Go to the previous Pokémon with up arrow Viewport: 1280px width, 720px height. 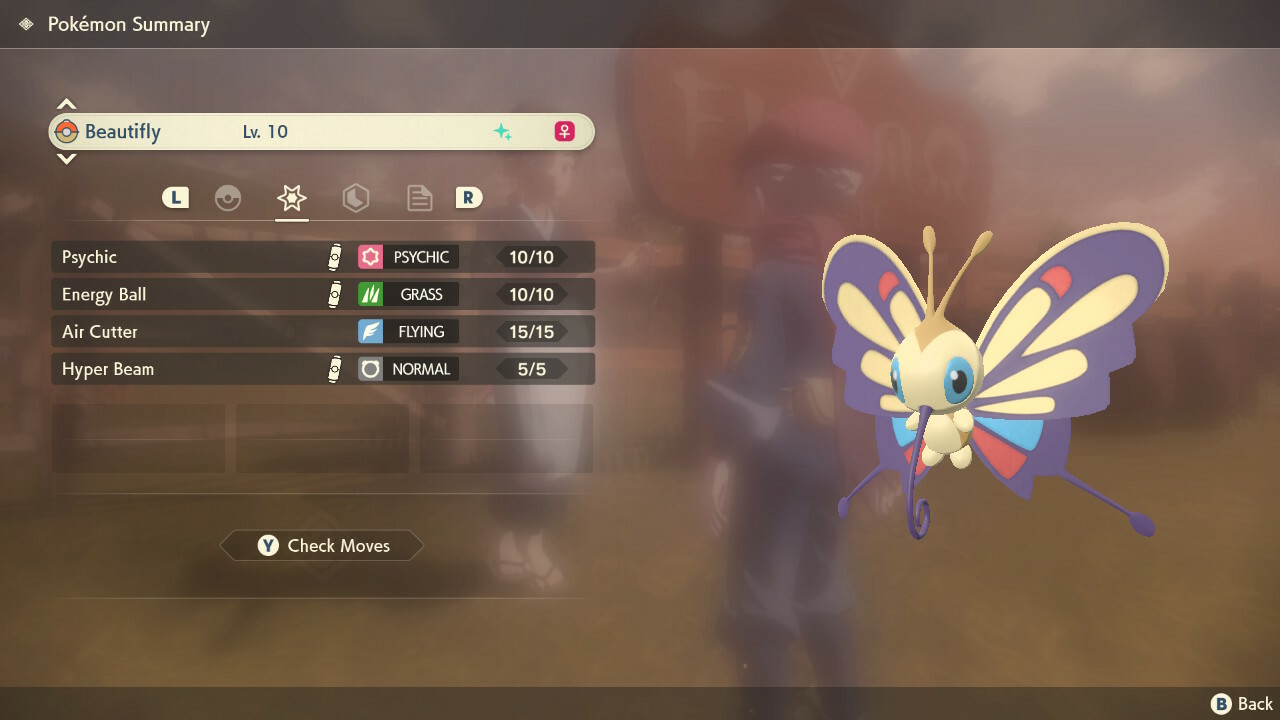coord(66,104)
